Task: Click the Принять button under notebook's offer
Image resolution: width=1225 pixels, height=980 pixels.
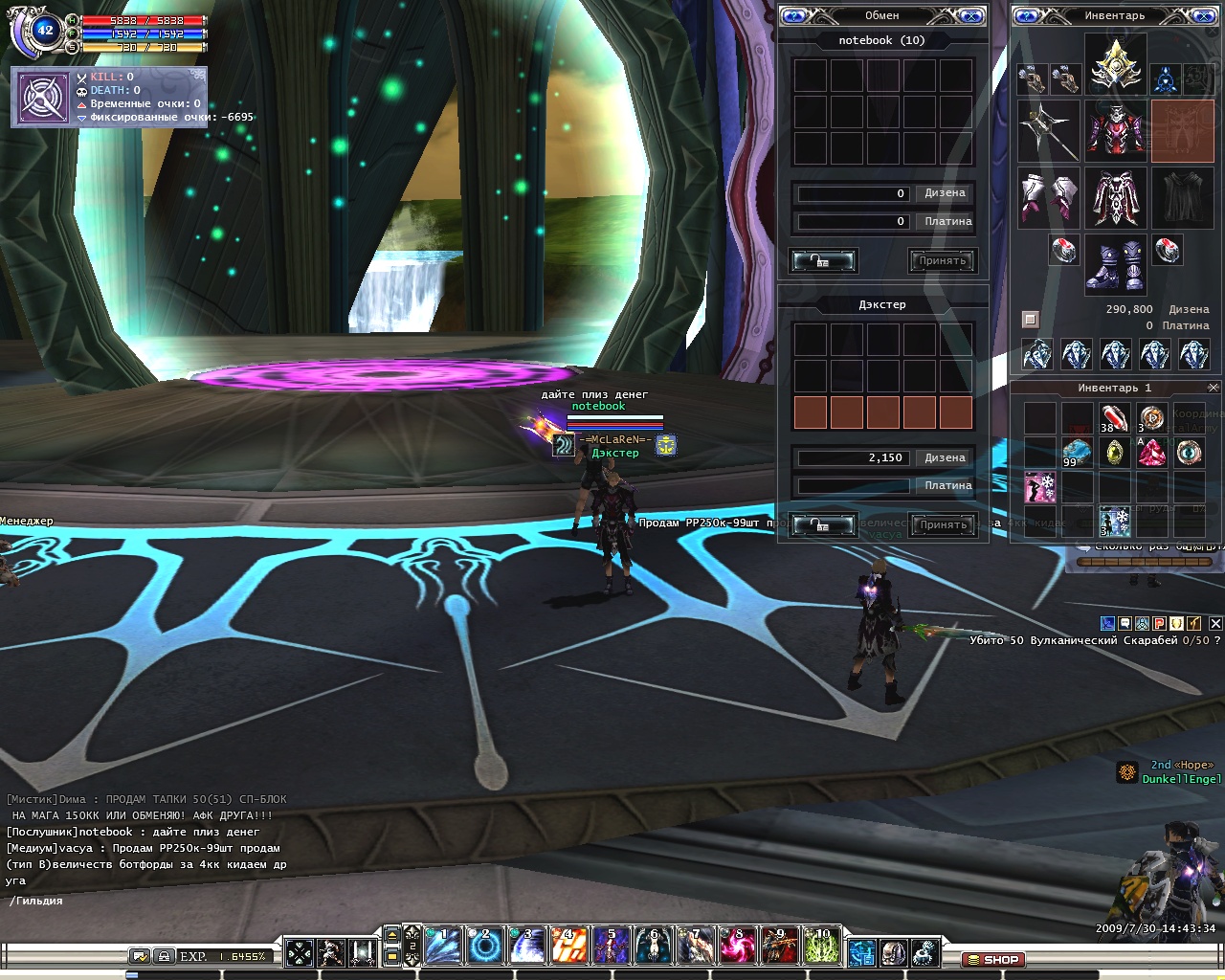Action: [943, 260]
